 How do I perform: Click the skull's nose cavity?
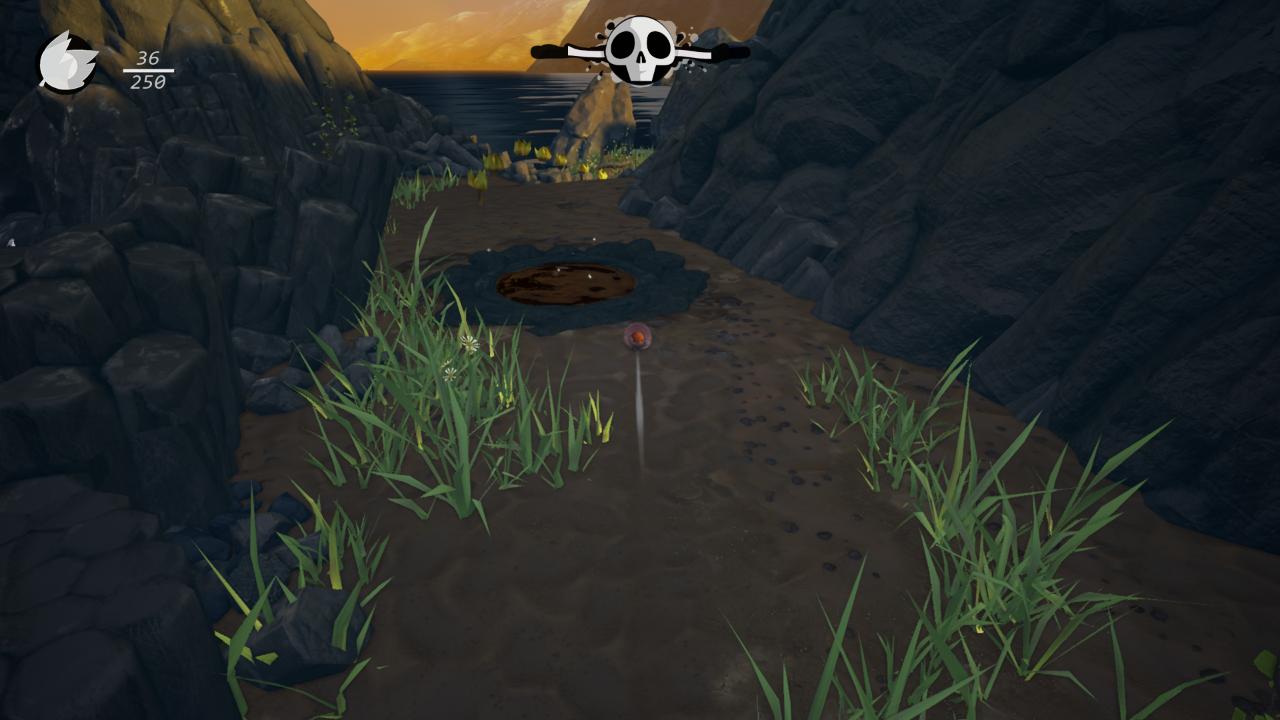[642, 56]
